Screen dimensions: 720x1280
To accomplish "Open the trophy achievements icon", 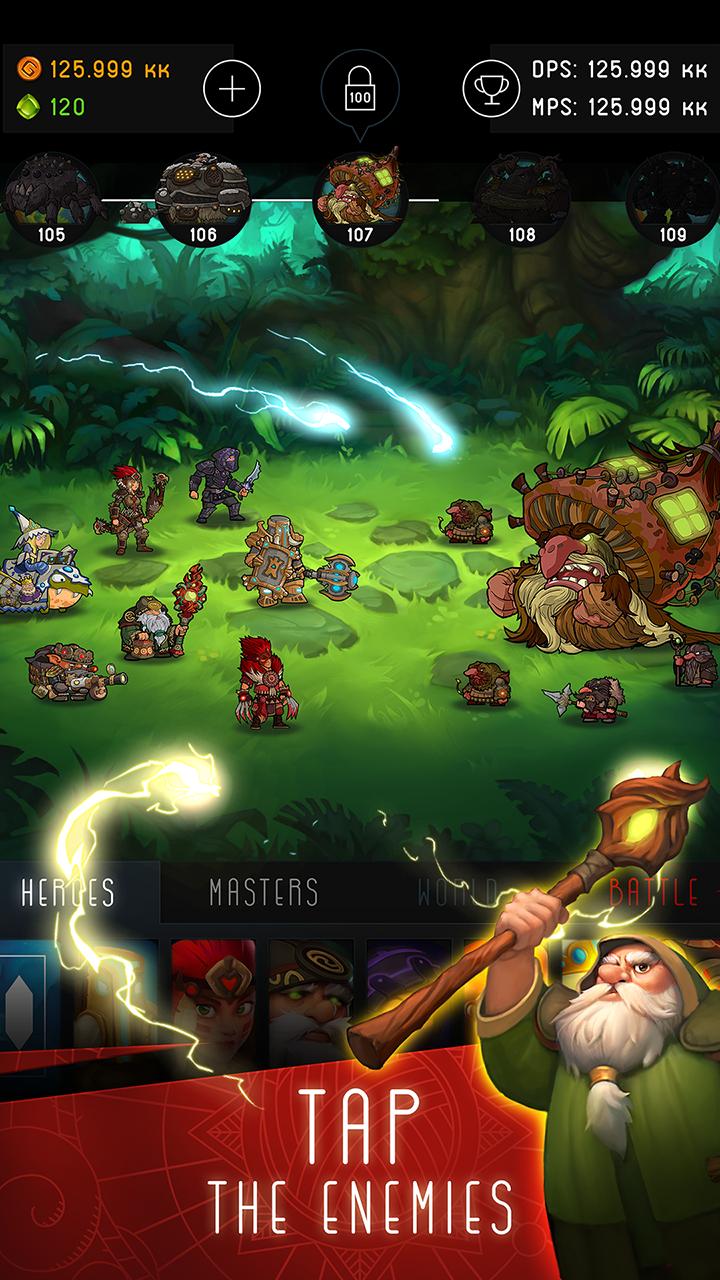I will 491,89.
